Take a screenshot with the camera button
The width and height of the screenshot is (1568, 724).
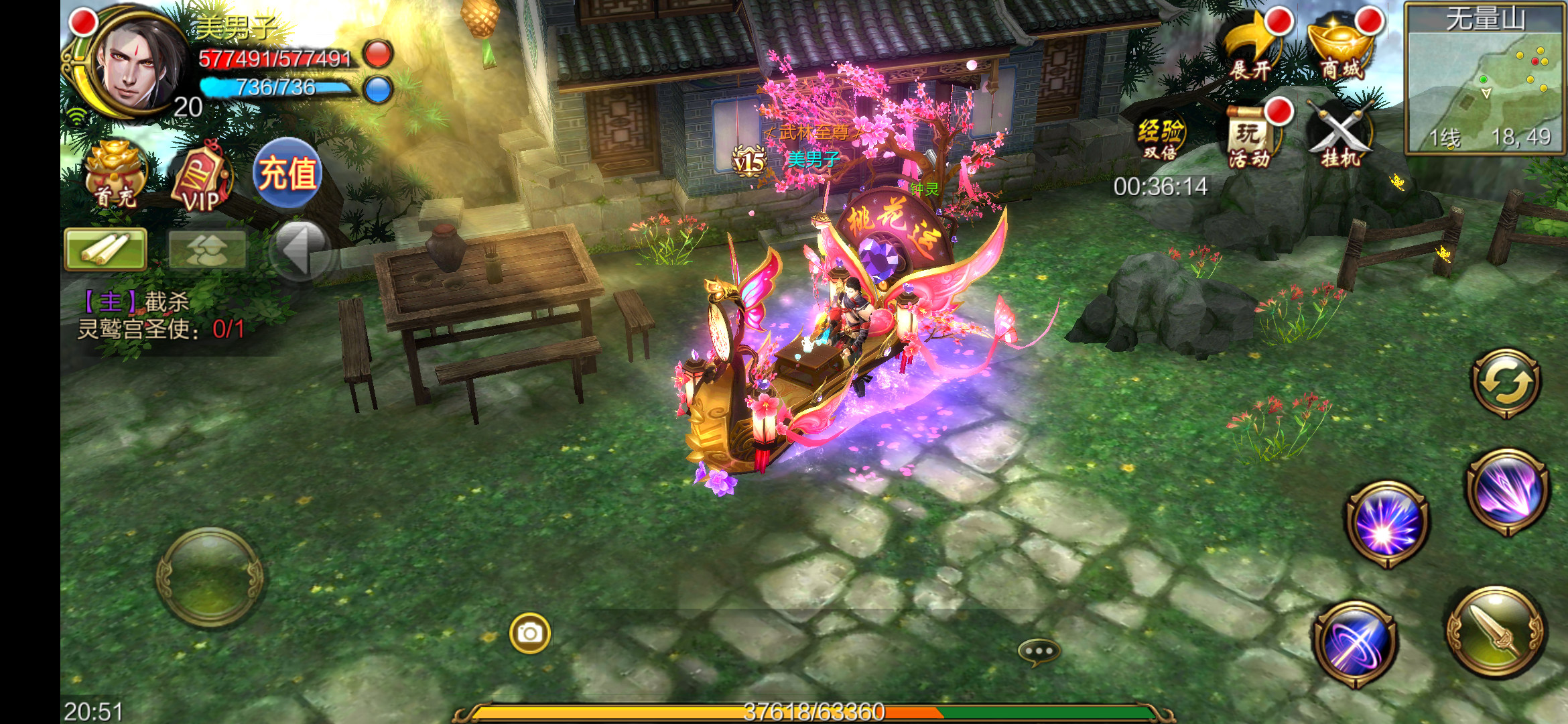click(x=530, y=633)
